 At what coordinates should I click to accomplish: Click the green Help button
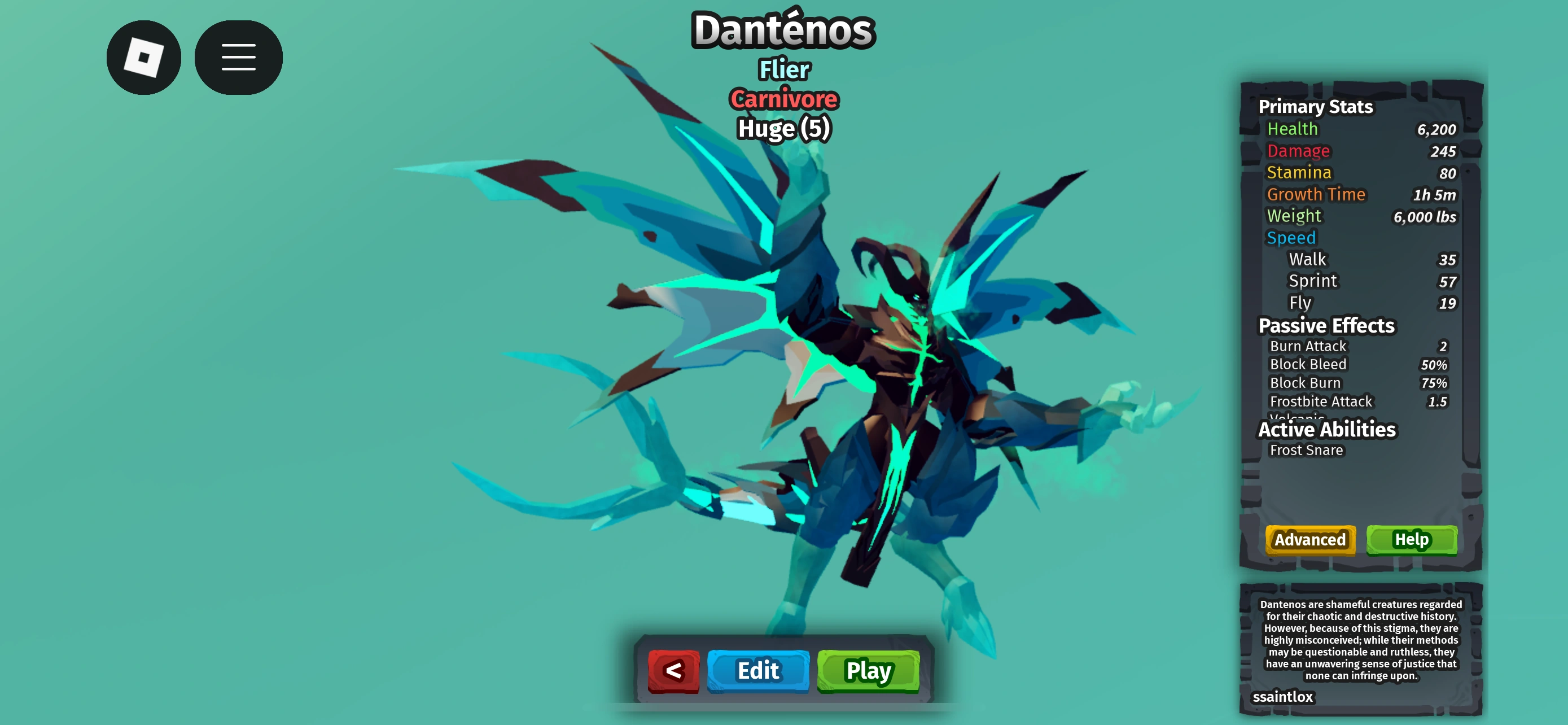tap(1412, 540)
